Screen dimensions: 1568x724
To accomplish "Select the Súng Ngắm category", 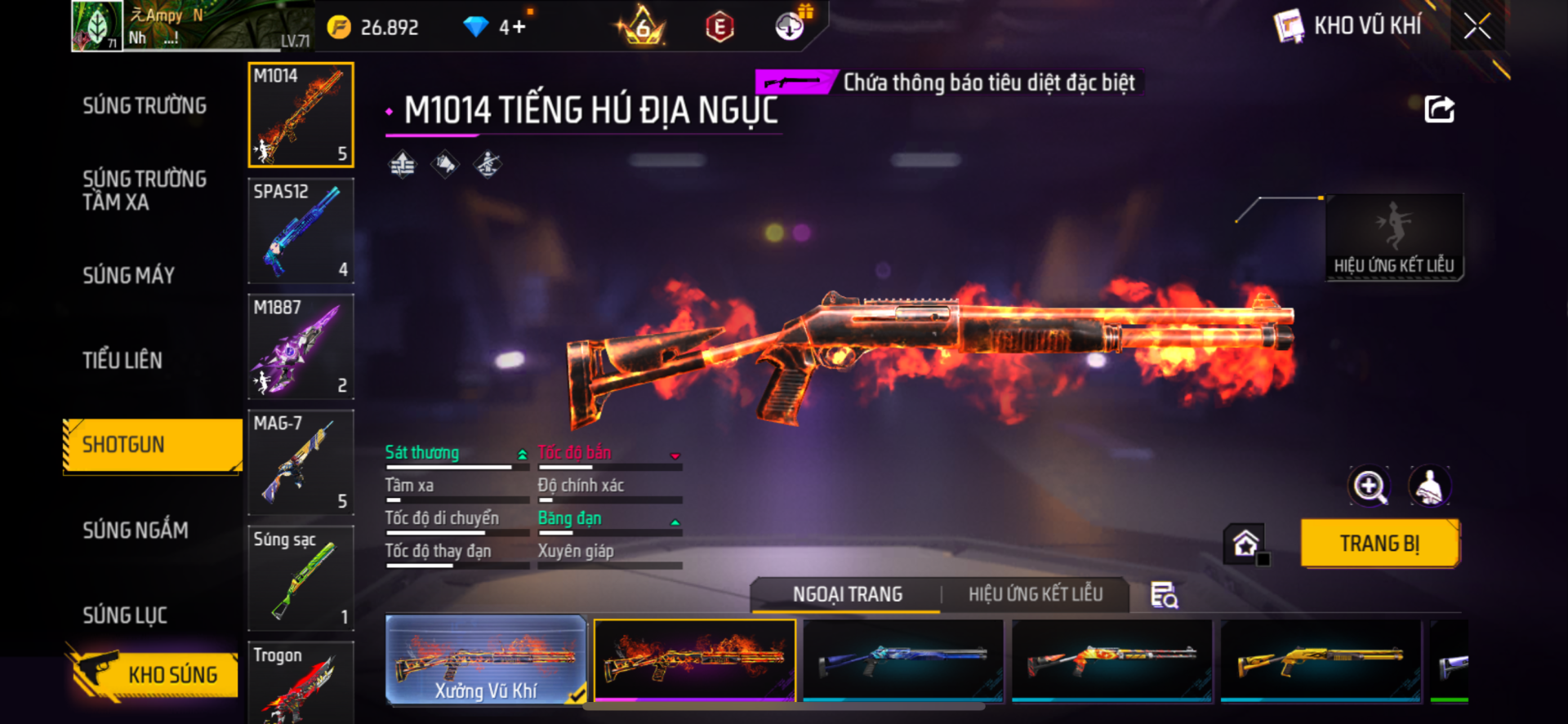I will [x=136, y=531].
